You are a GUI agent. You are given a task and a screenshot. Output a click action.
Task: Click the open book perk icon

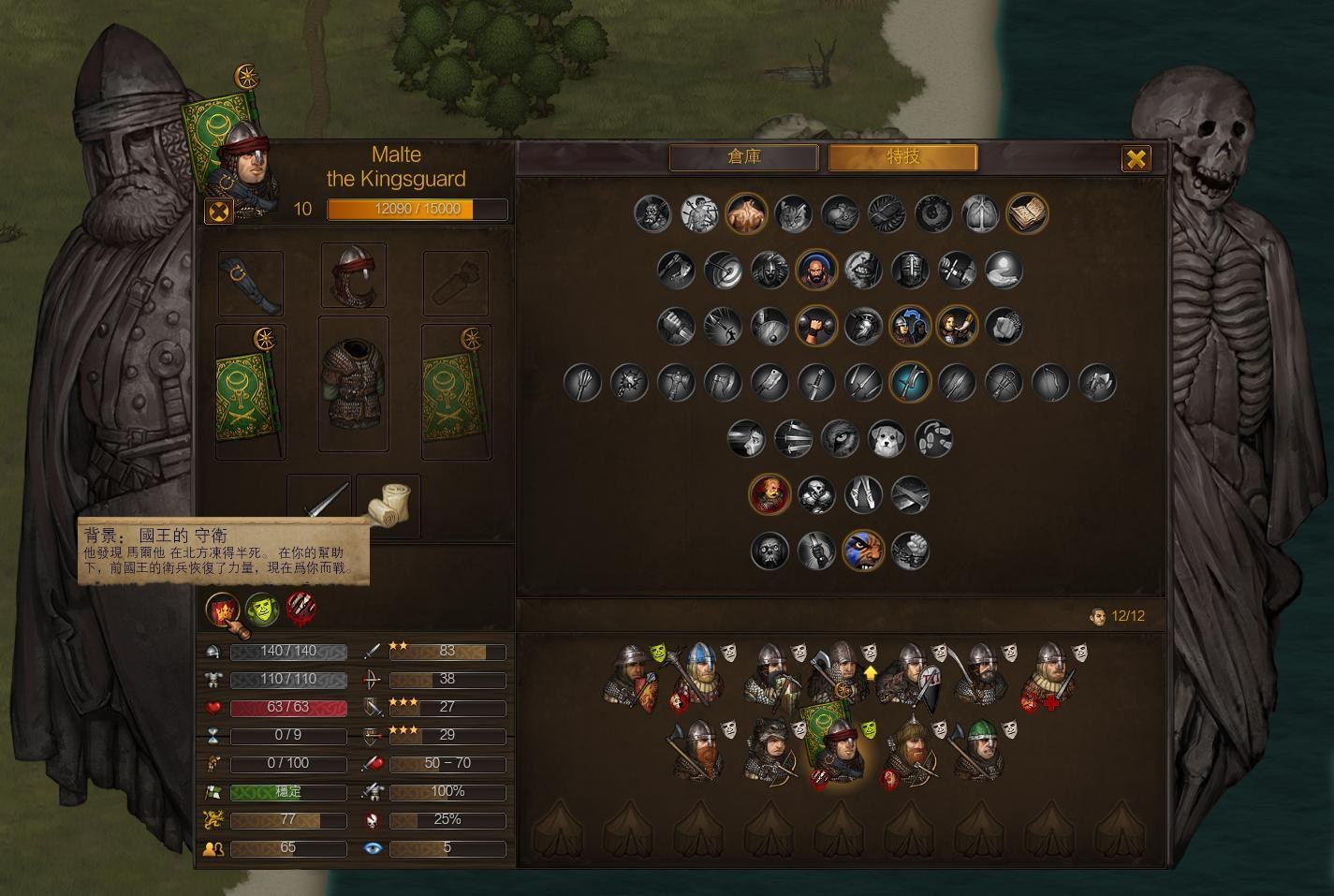tap(1027, 214)
